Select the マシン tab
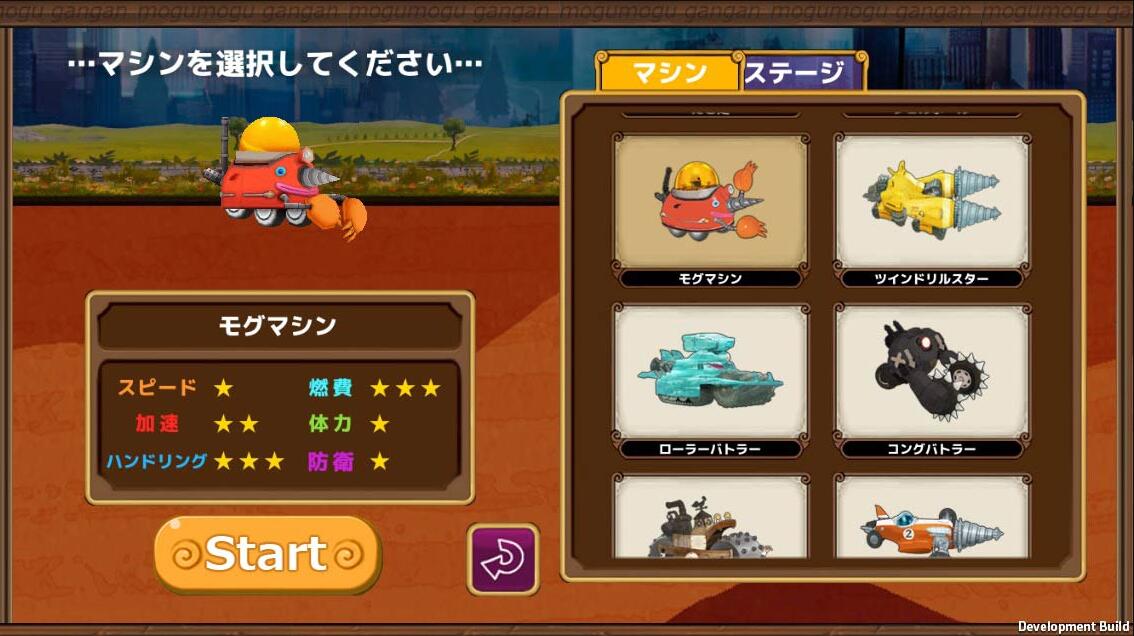Image resolution: width=1134 pixels, height=636 pixels. pyautogui.click(x=669, y=73)
